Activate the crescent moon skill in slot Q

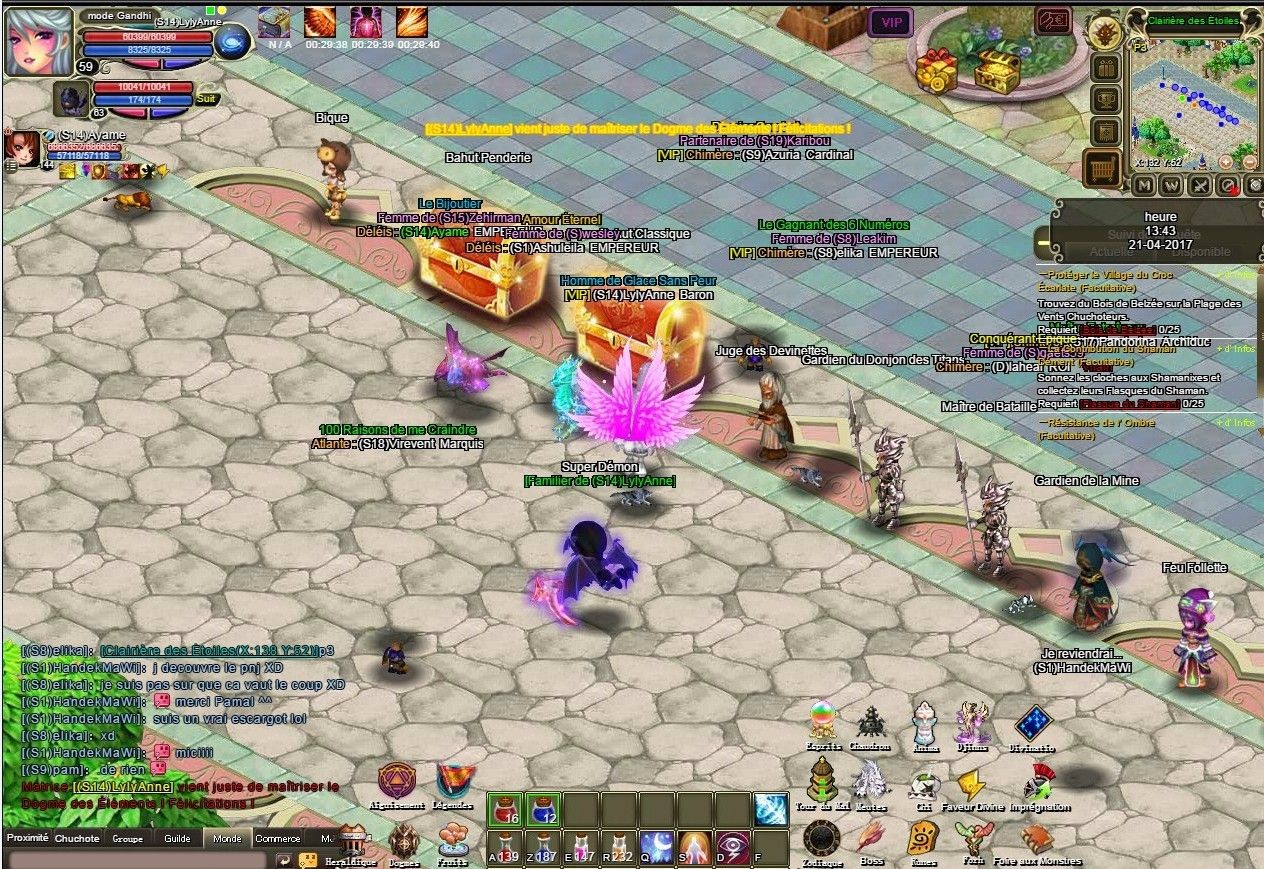[655, 848]
